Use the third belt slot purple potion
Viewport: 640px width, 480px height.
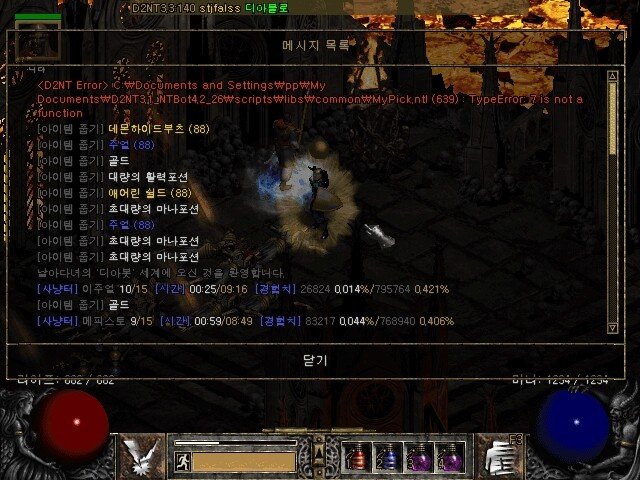[x=420, y=458]
